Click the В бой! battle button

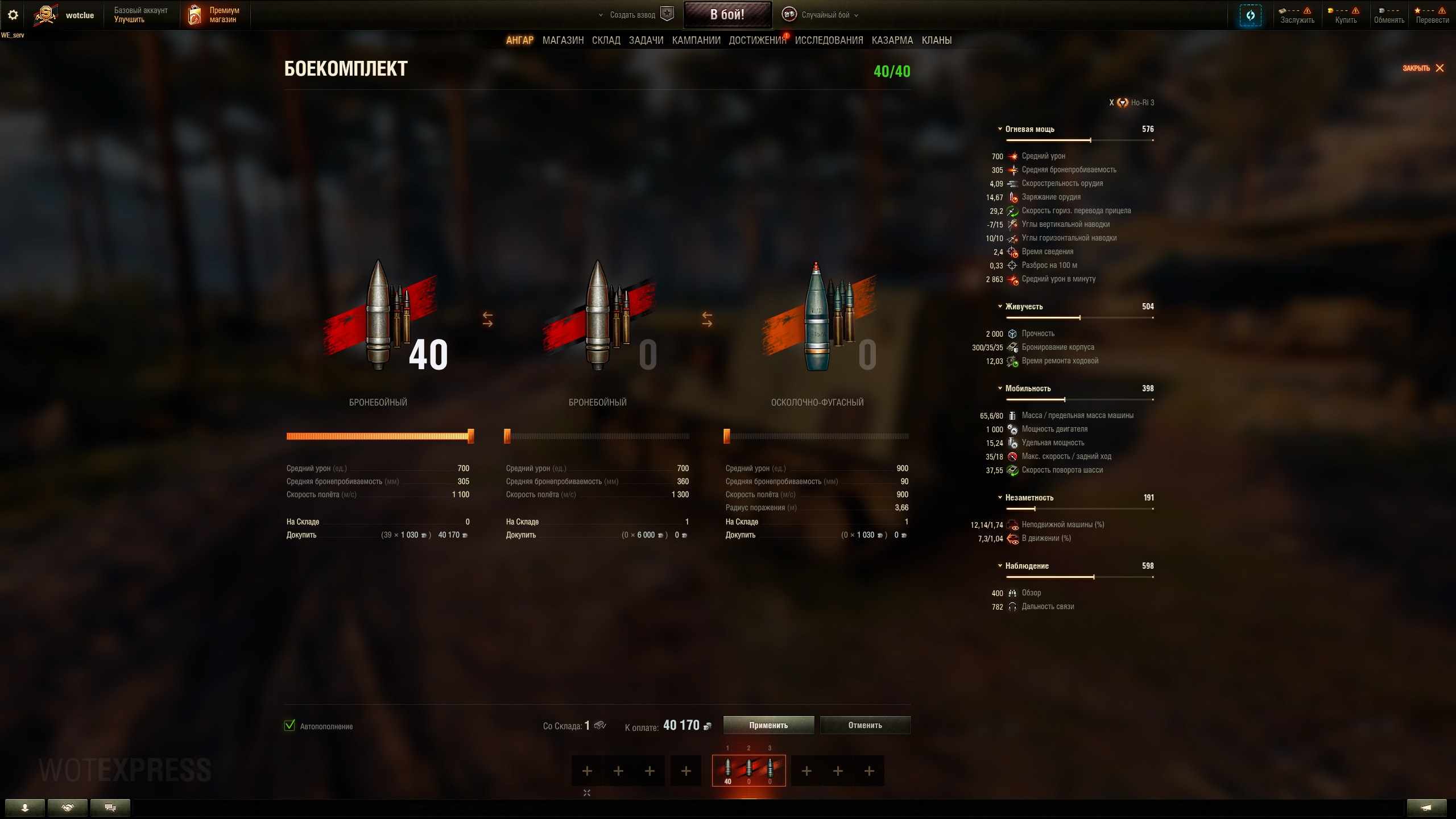[727, 15]
